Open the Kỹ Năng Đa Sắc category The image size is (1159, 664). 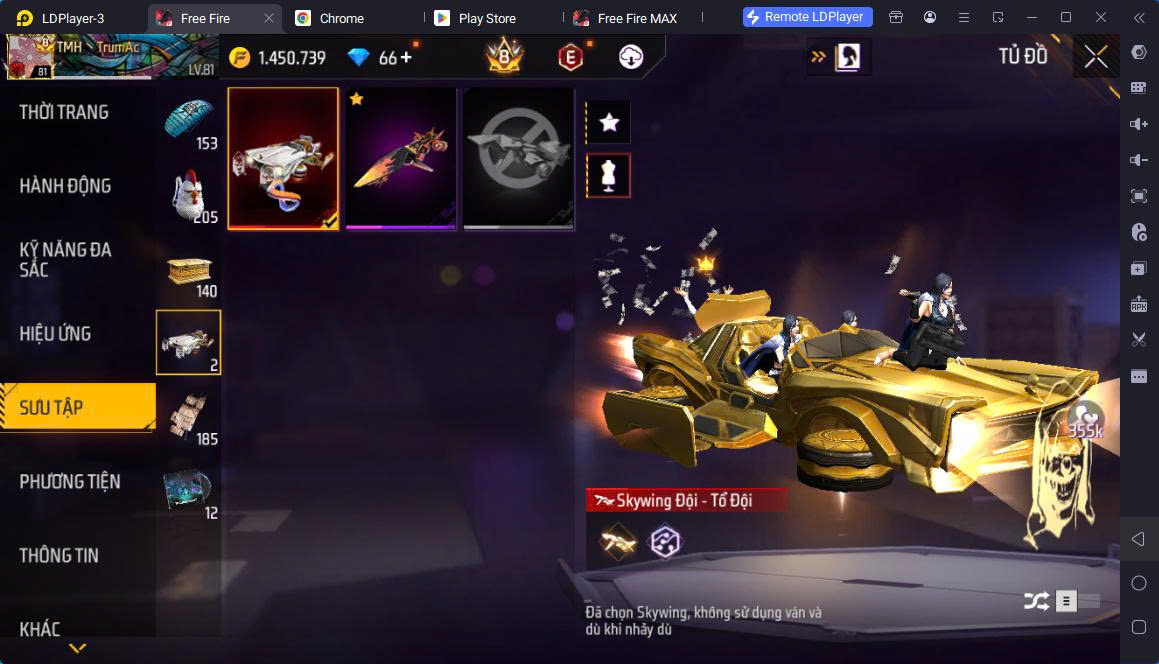click(x=65, y=259)
